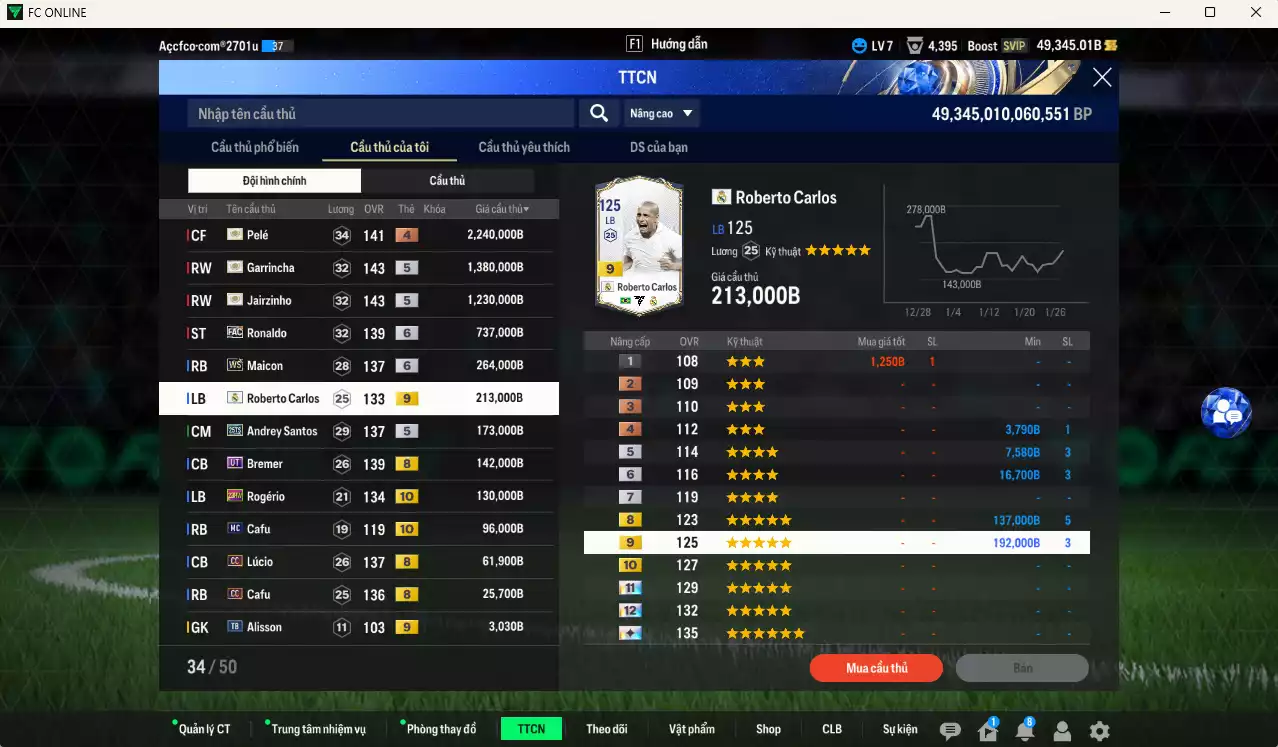Viewport: 1278px width, 747px height.
Task: Switch to the Cầu thủ phổ biến tab
Action: coord(254,147)
